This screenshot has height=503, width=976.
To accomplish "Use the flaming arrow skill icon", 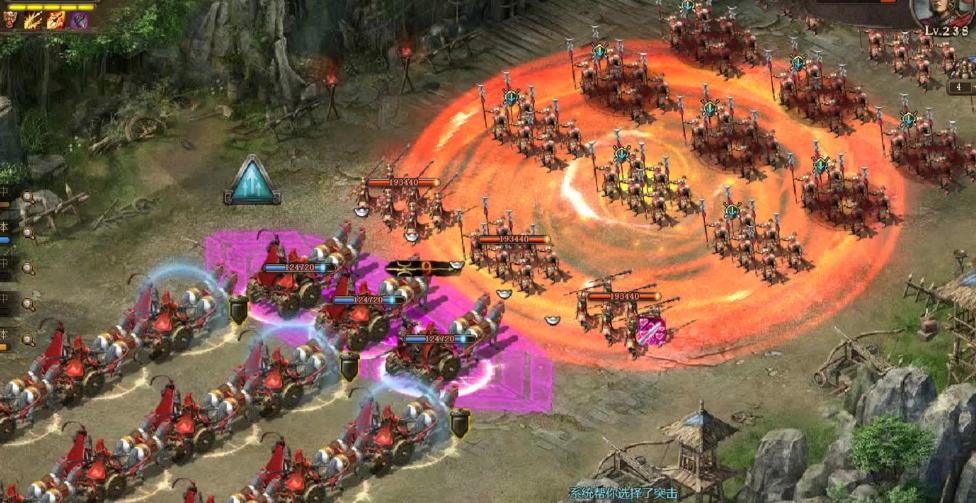I will tap(56, 19).
